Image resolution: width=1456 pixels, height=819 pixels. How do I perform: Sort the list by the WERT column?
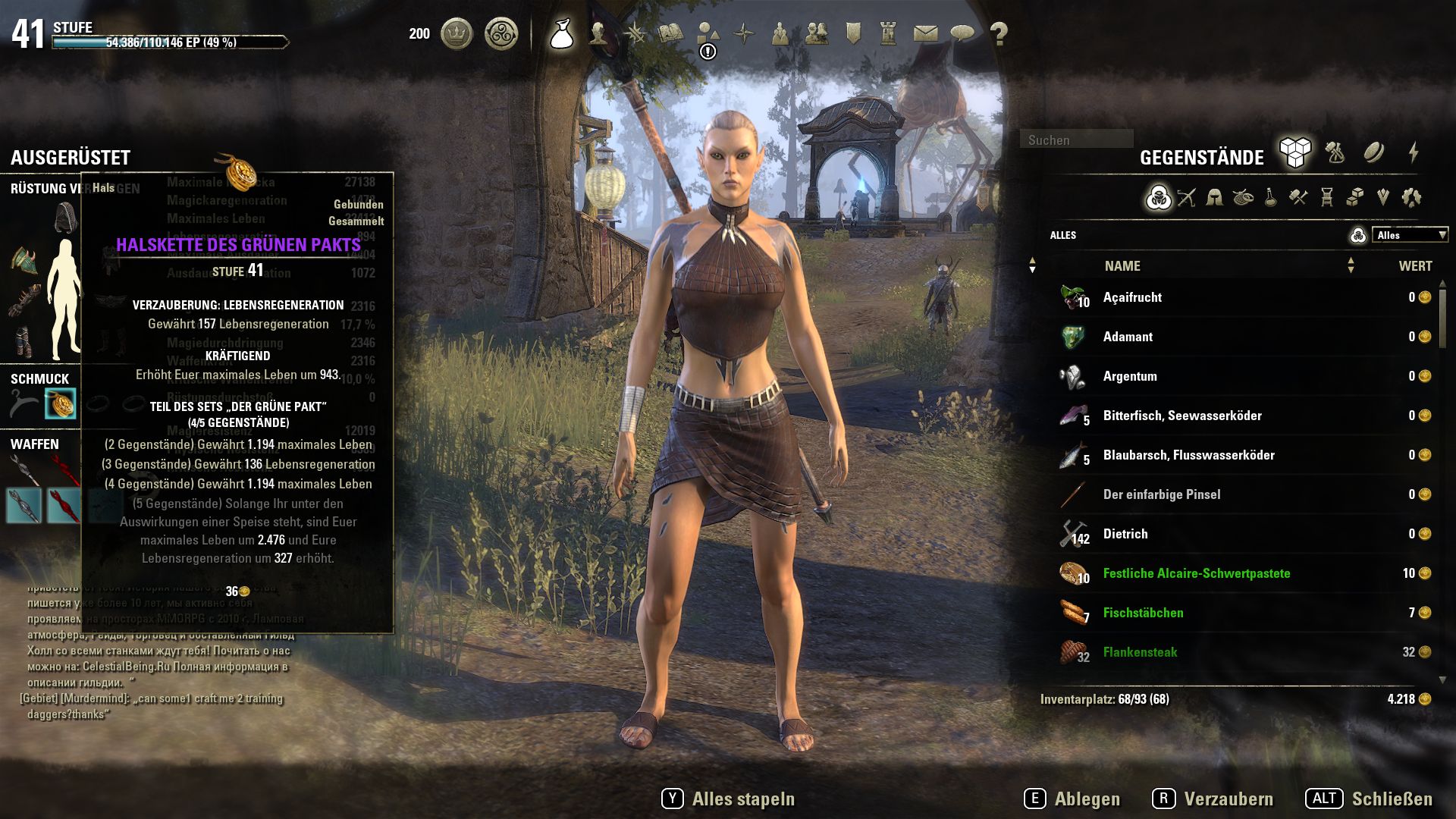1415,266
